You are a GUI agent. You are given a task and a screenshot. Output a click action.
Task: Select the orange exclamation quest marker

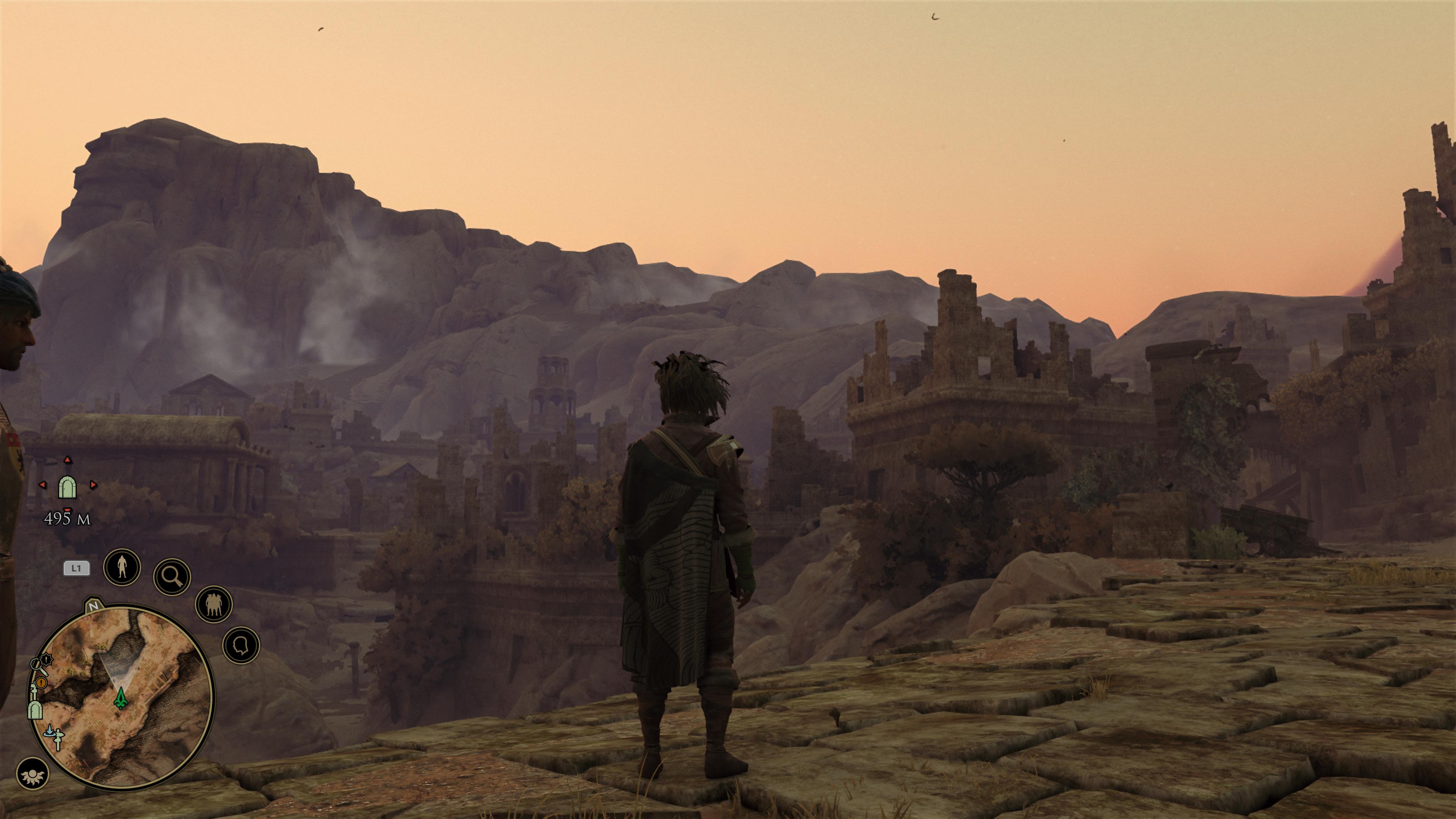point(41,683)
